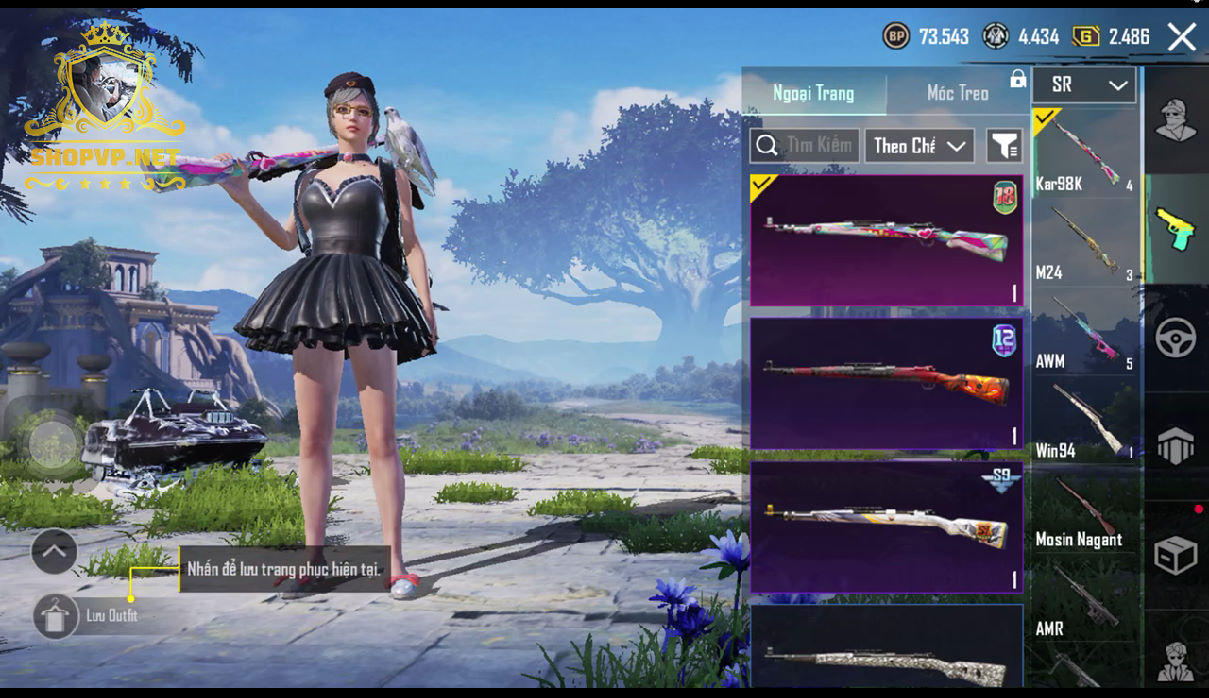Screen dimensions: 1209x698
Task: Select the Mosin Nagant weapon category
Action: pyautogui.click(x=1084, y=510)
